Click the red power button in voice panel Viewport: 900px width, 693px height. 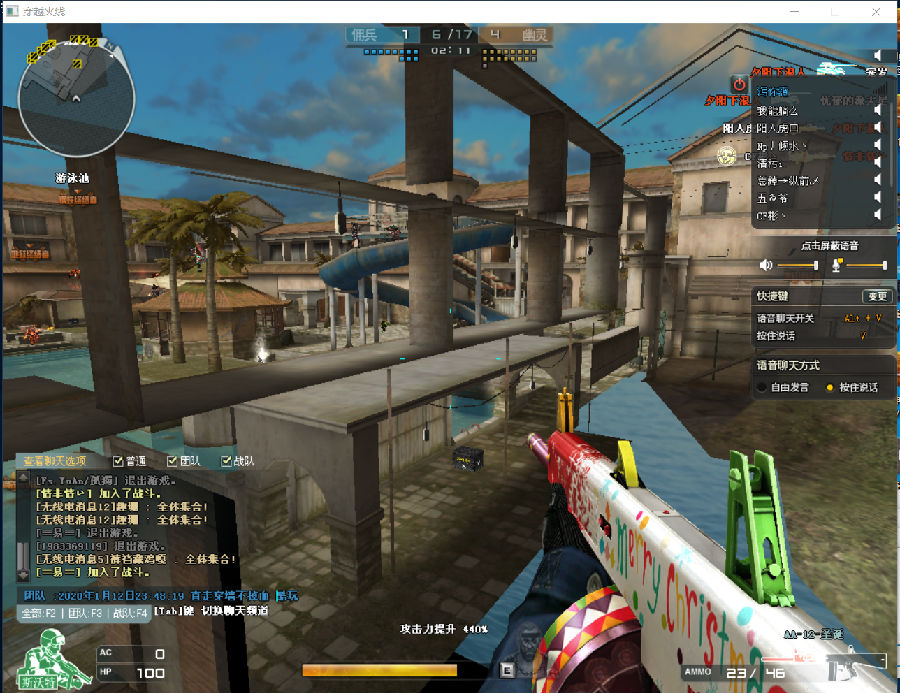(x=738, y=84)
